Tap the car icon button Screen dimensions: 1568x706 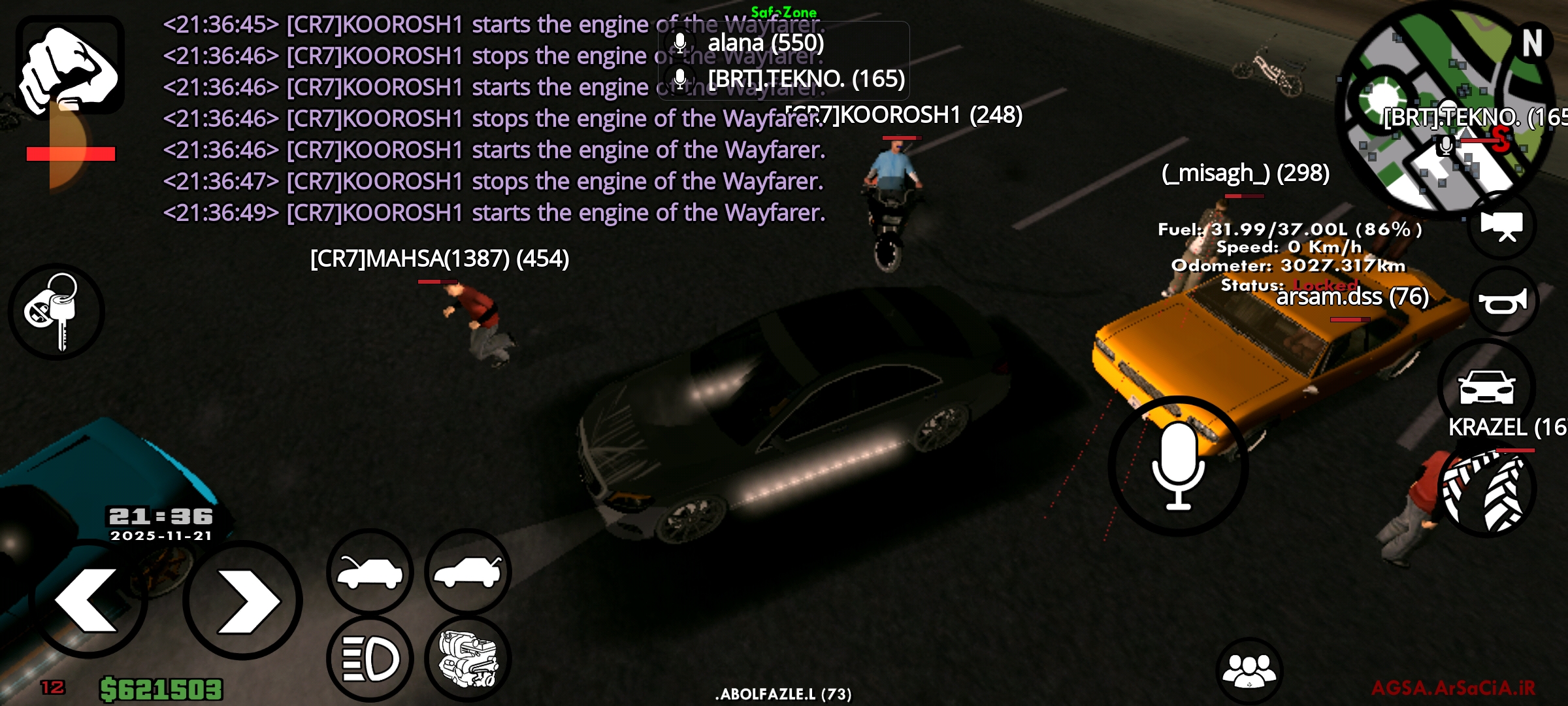1486,387
